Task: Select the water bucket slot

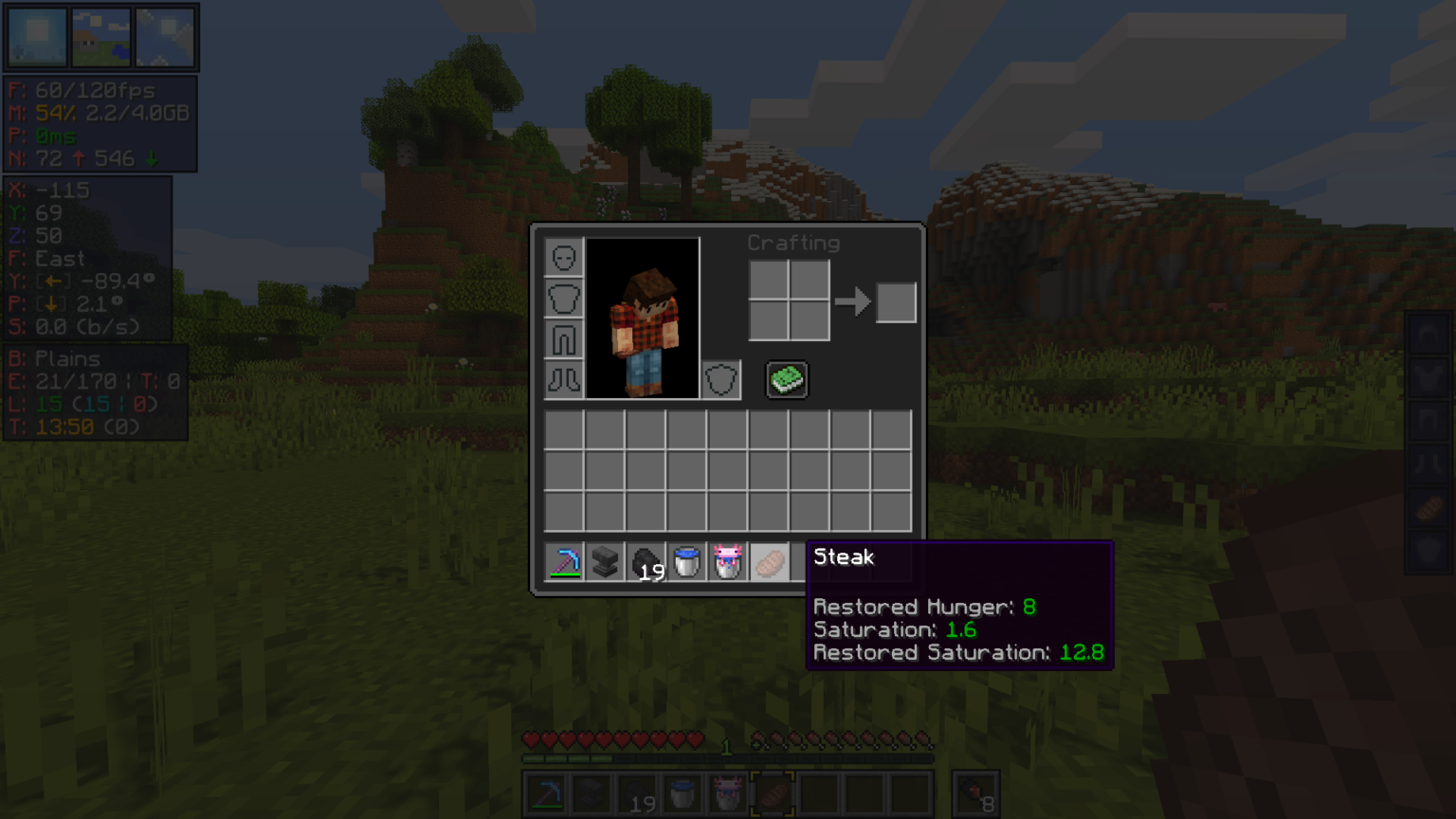Action: tap(686, 562)
